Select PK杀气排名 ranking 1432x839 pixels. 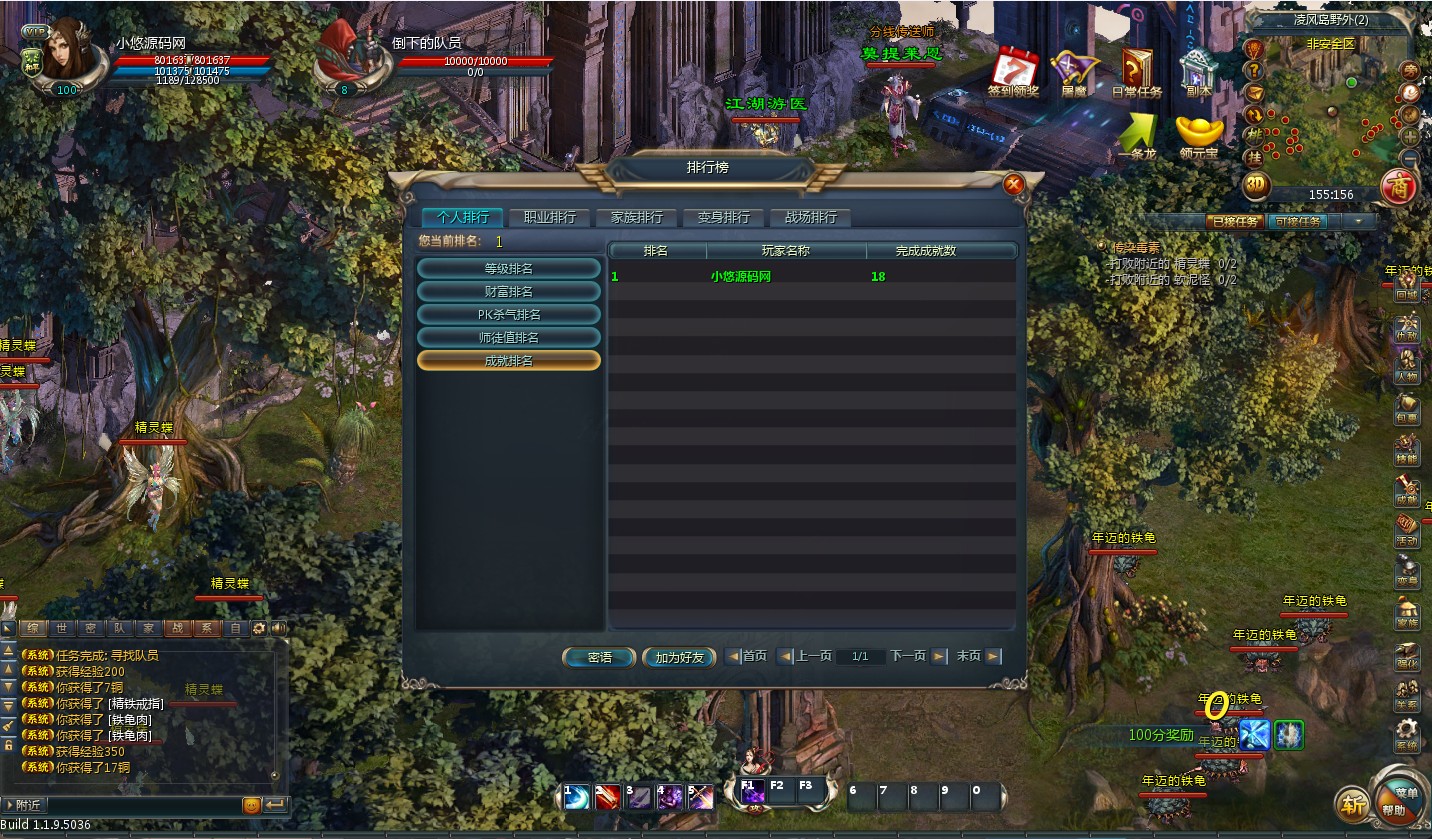[508, 314]
